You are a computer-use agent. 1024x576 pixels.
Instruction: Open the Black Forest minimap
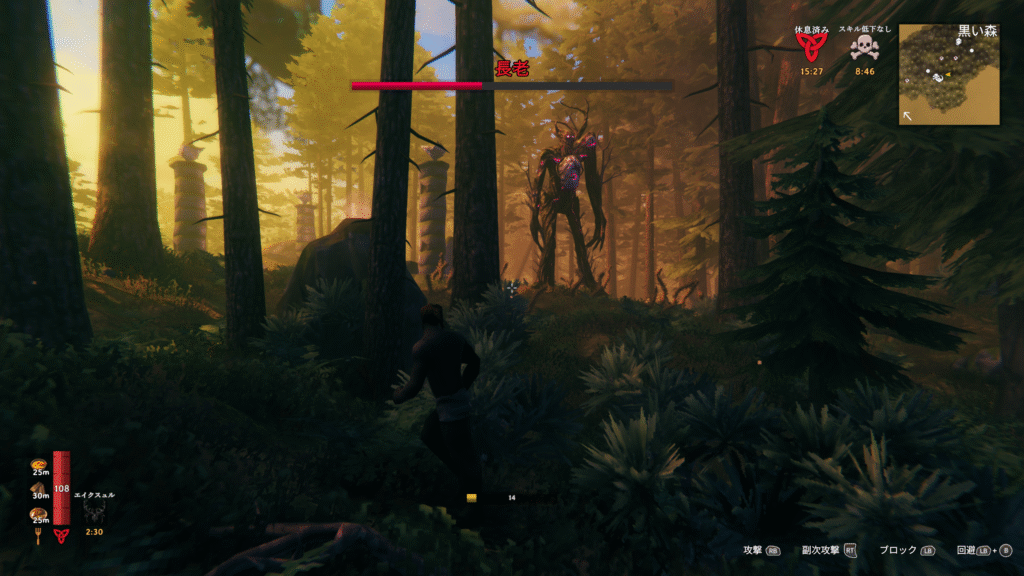coord(949,75)
